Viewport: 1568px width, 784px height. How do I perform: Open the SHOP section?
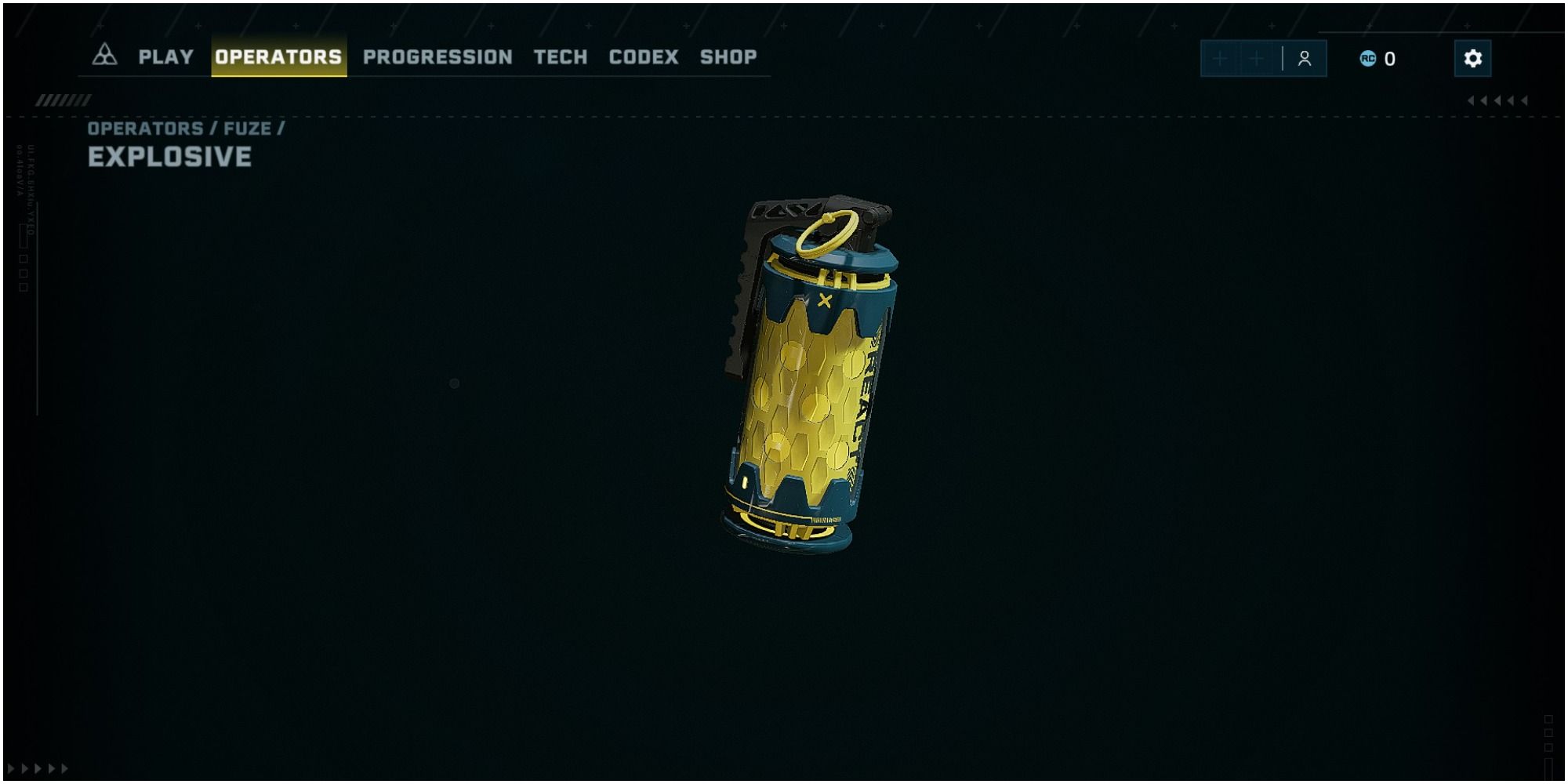pyautogui.click(x=727, y=56)
